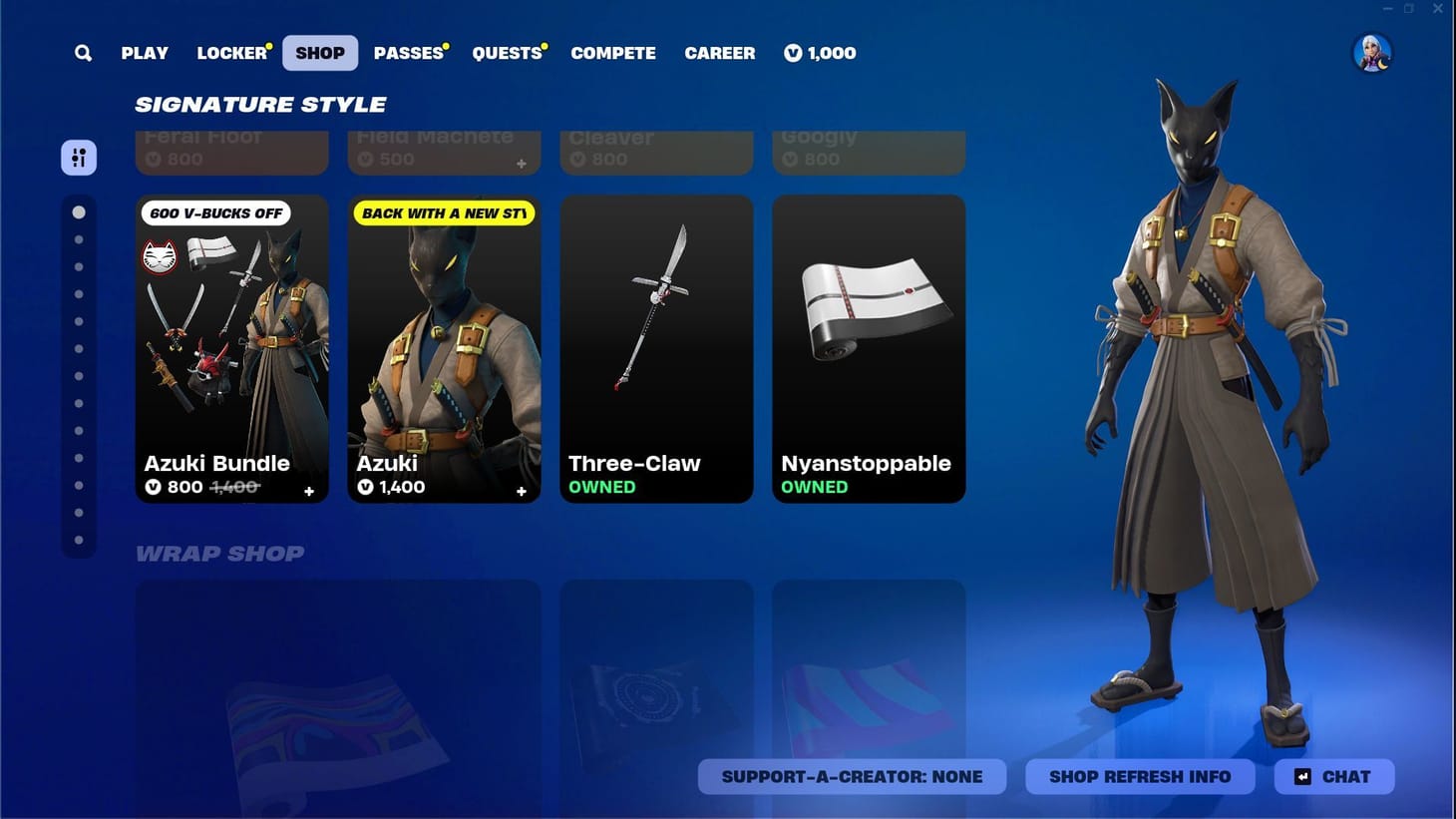Image resolution: width=1456 pixels, height=819 pixels.
Task: Expand Azuki Bundle details via plus button
Action: (x=309, y=491)
